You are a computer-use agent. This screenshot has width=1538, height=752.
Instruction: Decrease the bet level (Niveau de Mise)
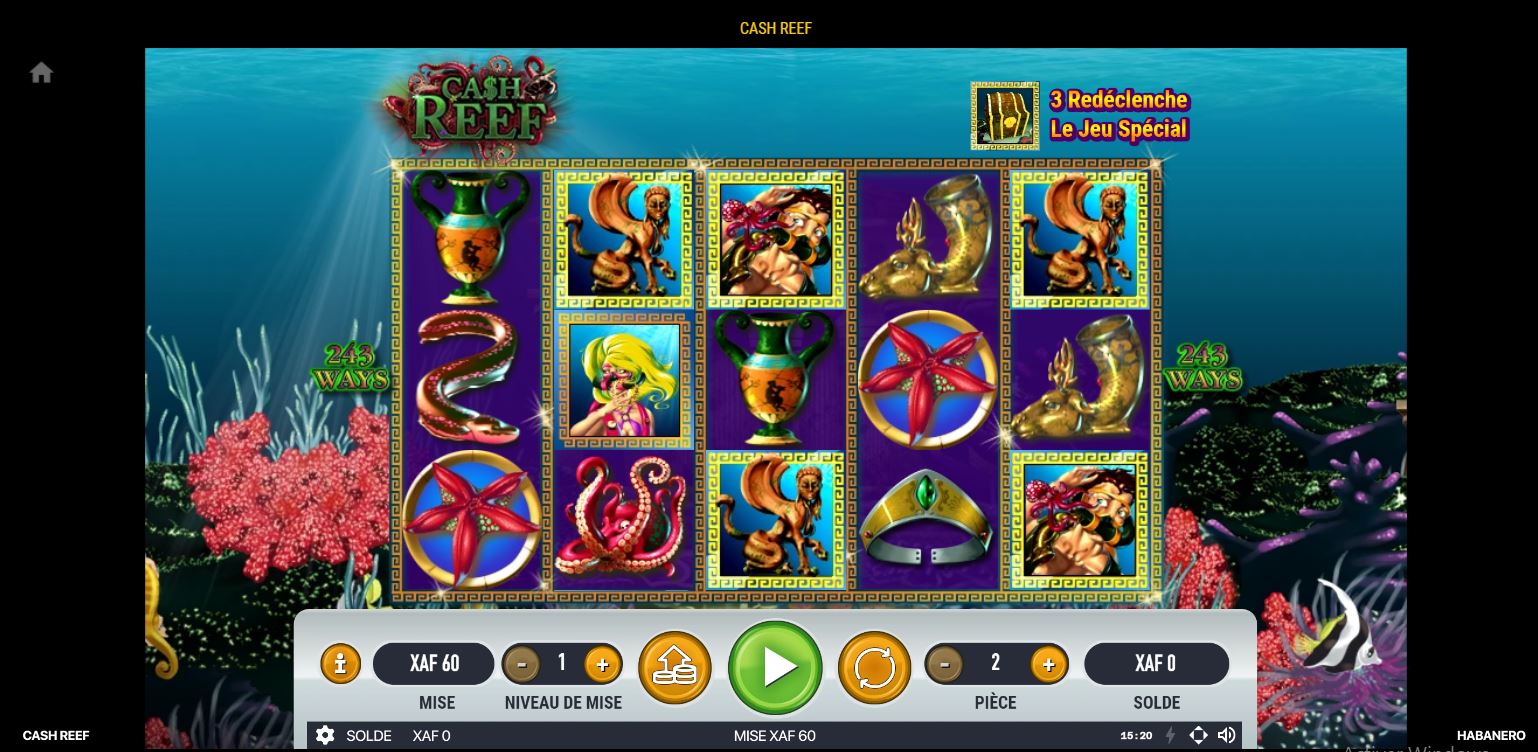tap(521, 664)
